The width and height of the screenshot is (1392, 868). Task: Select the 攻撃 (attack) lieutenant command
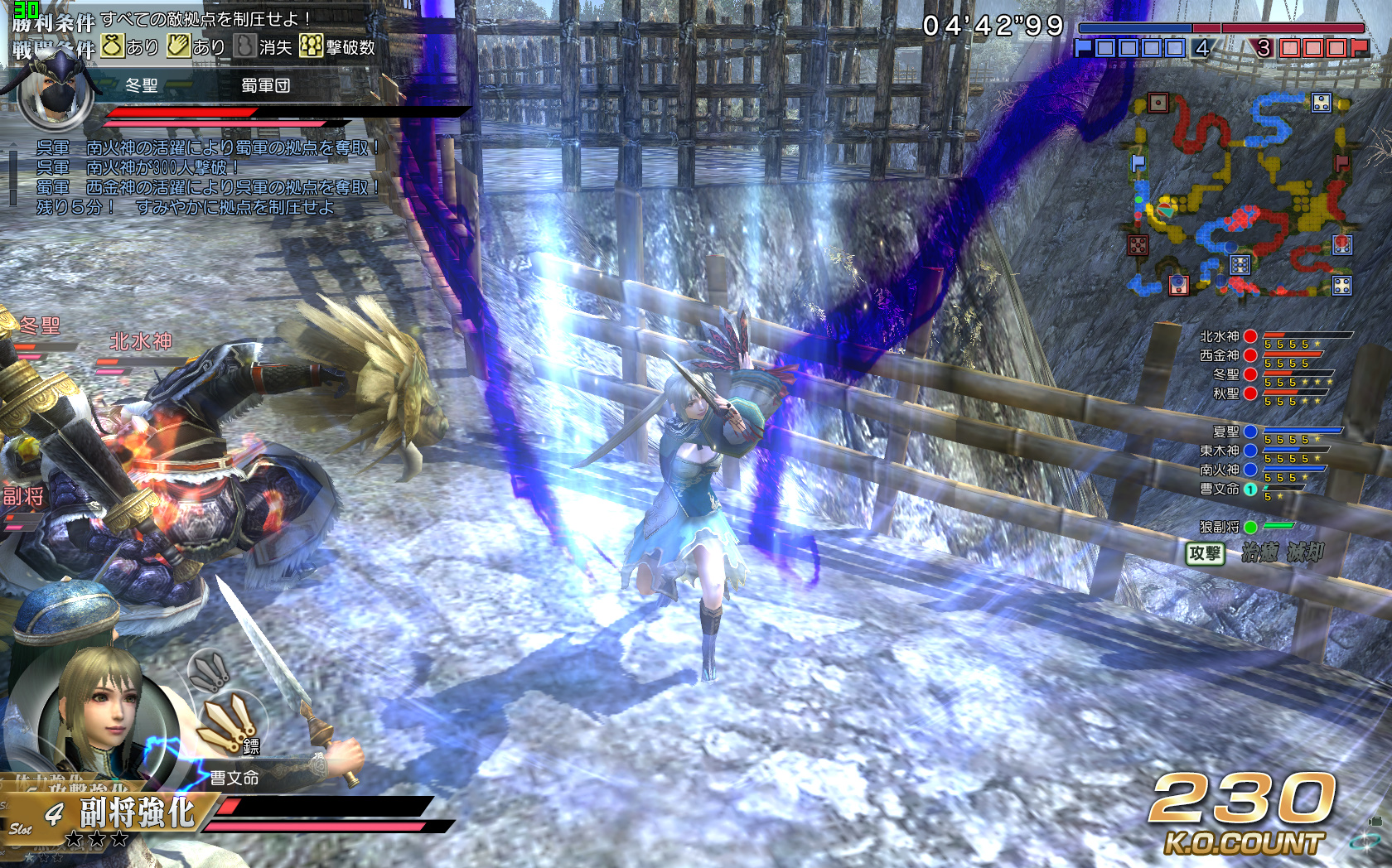coord(1205,553)
